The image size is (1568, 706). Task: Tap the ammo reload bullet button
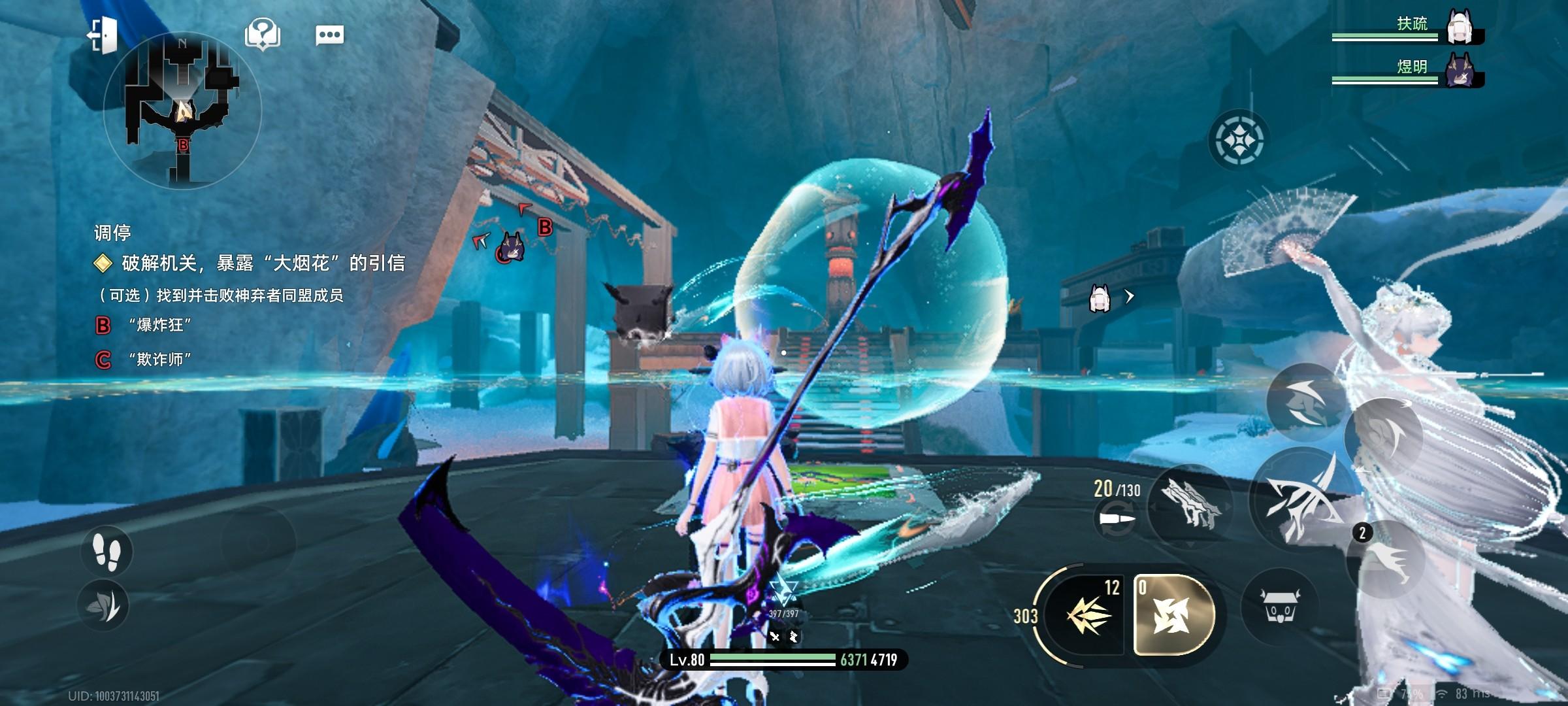pyautogui.click(x=1115, y=520)
